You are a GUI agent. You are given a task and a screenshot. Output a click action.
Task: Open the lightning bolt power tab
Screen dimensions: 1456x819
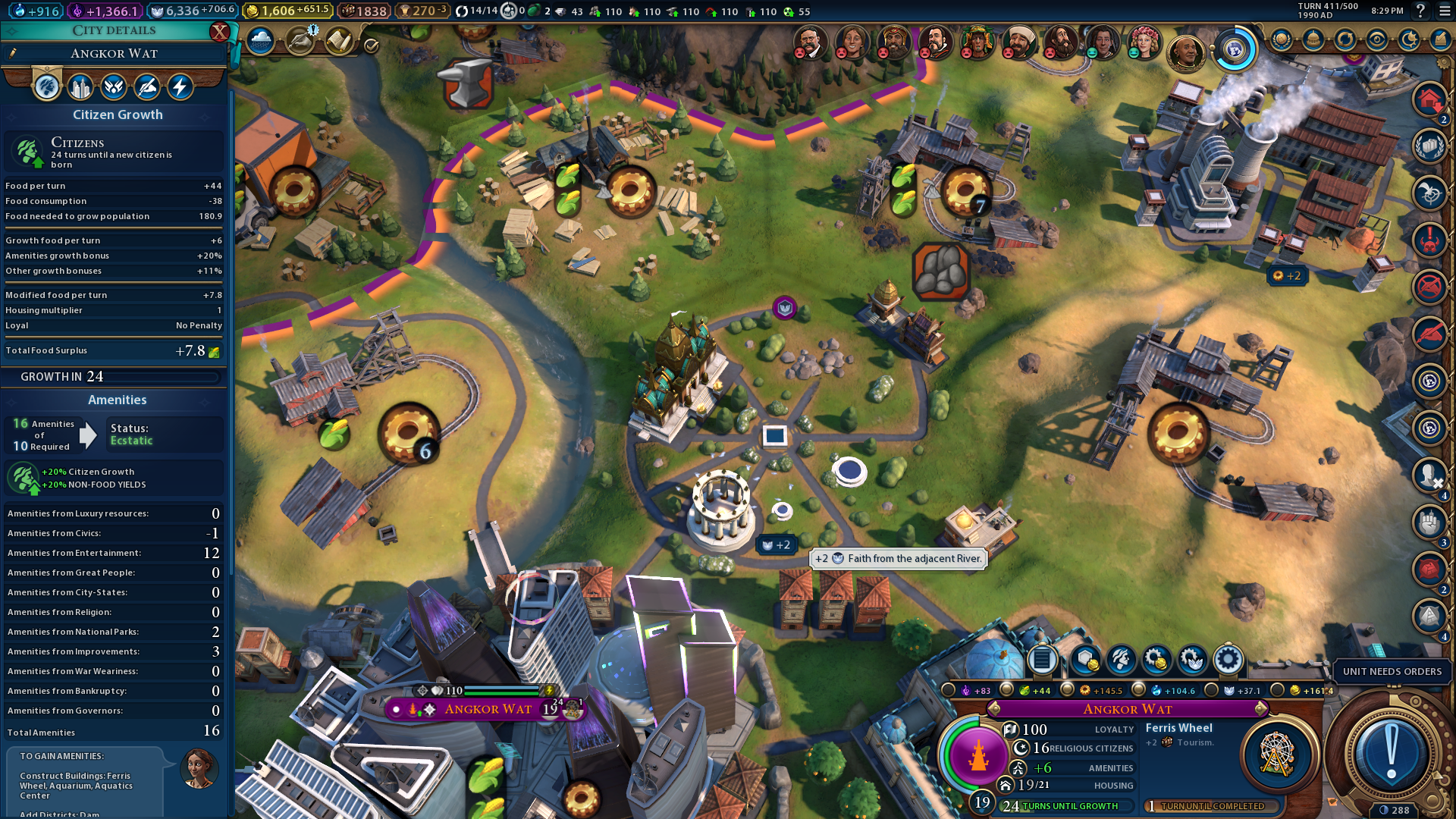pos(180,87)
